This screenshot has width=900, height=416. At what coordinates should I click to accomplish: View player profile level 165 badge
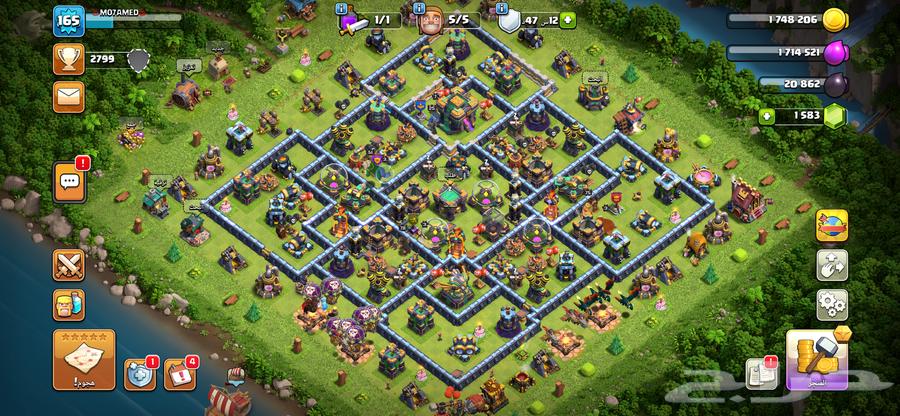[68, 20]
